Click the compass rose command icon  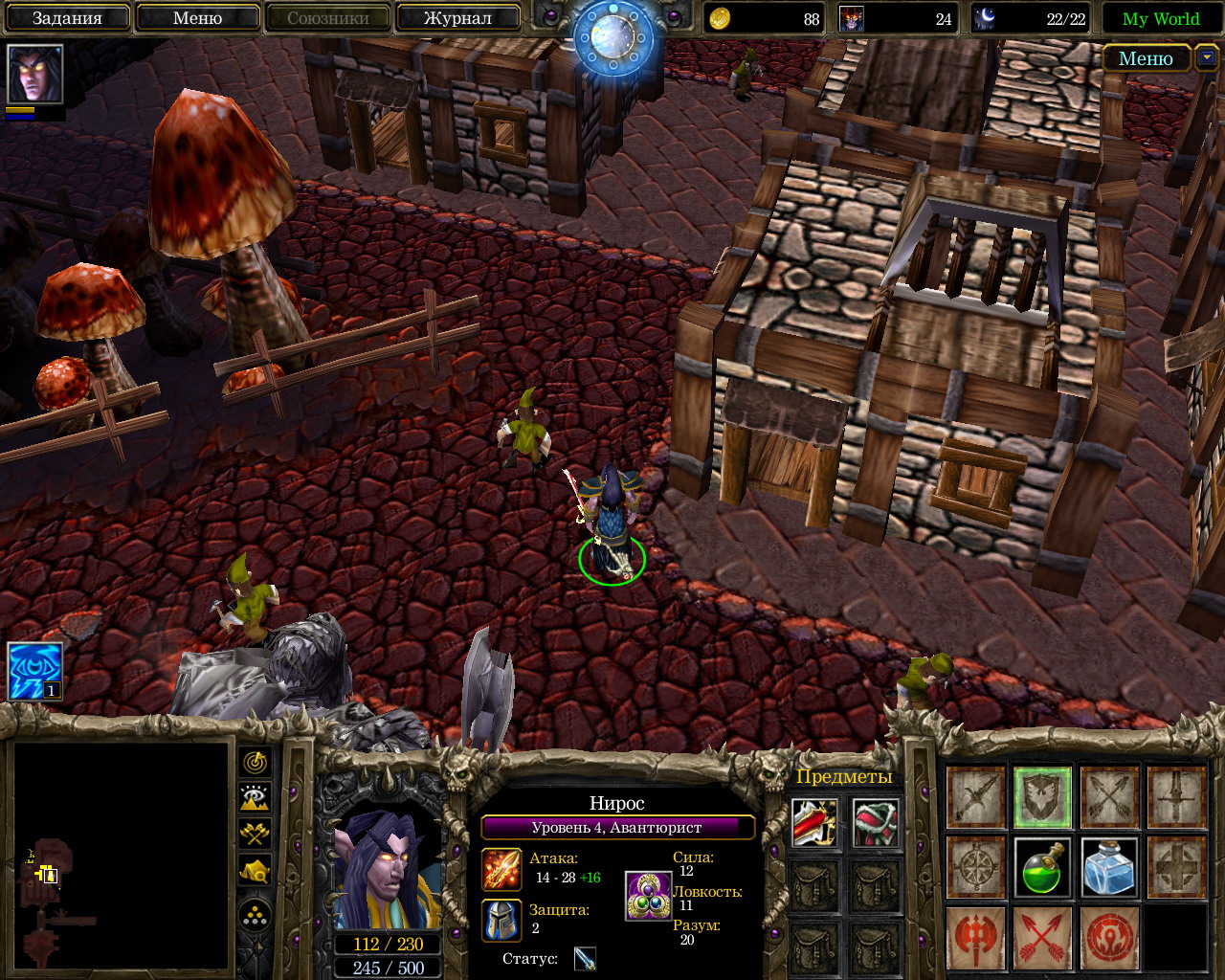pyautogui.click(x=976, y=867)
